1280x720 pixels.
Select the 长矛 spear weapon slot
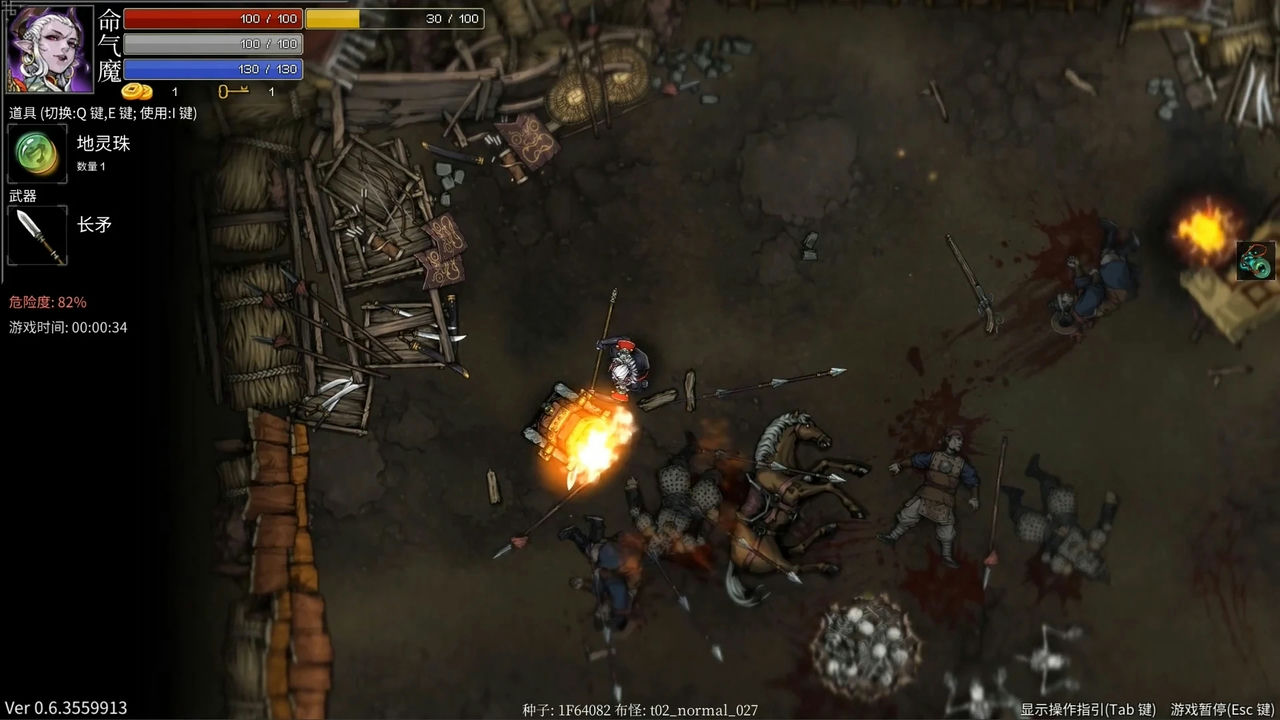pos(37,236)
